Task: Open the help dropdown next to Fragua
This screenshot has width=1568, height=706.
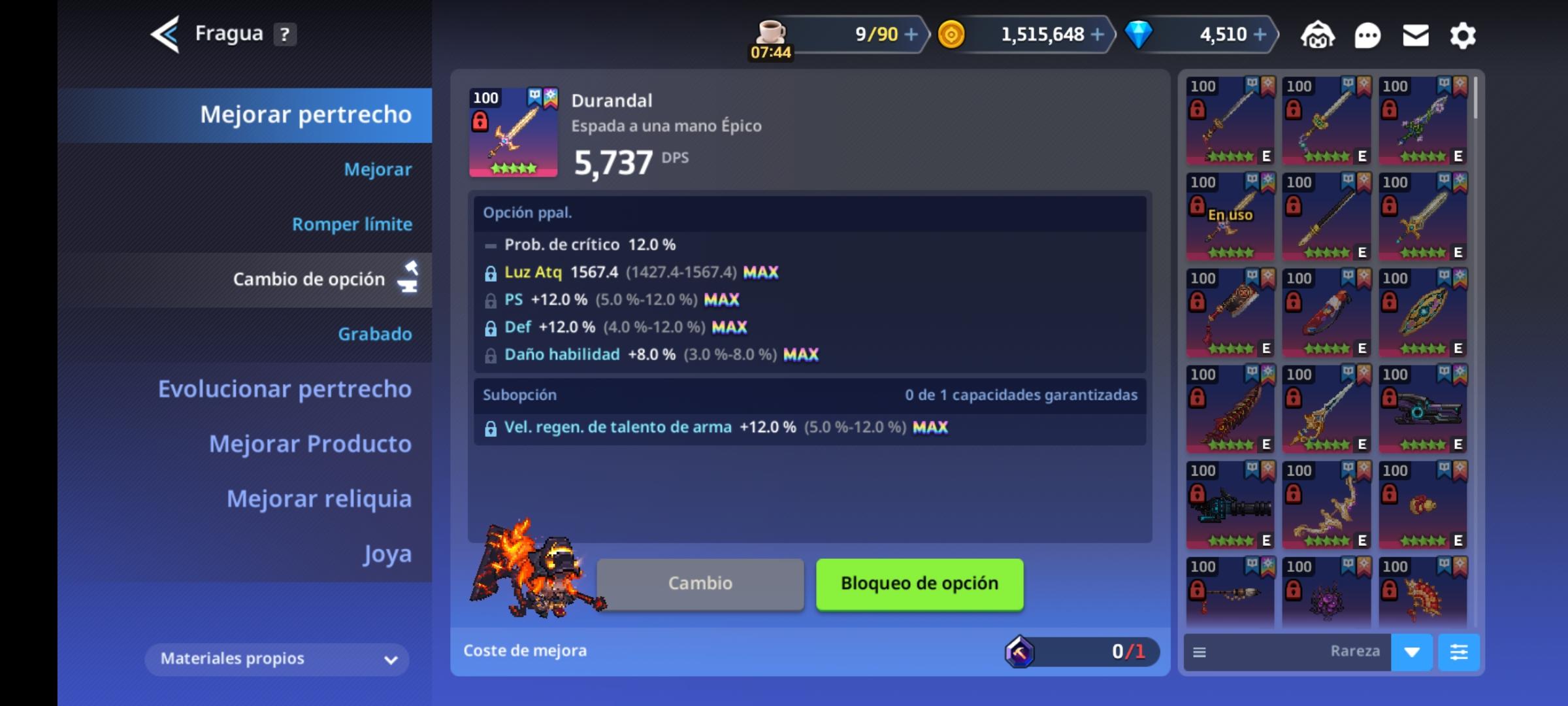Action: point(284,33)
